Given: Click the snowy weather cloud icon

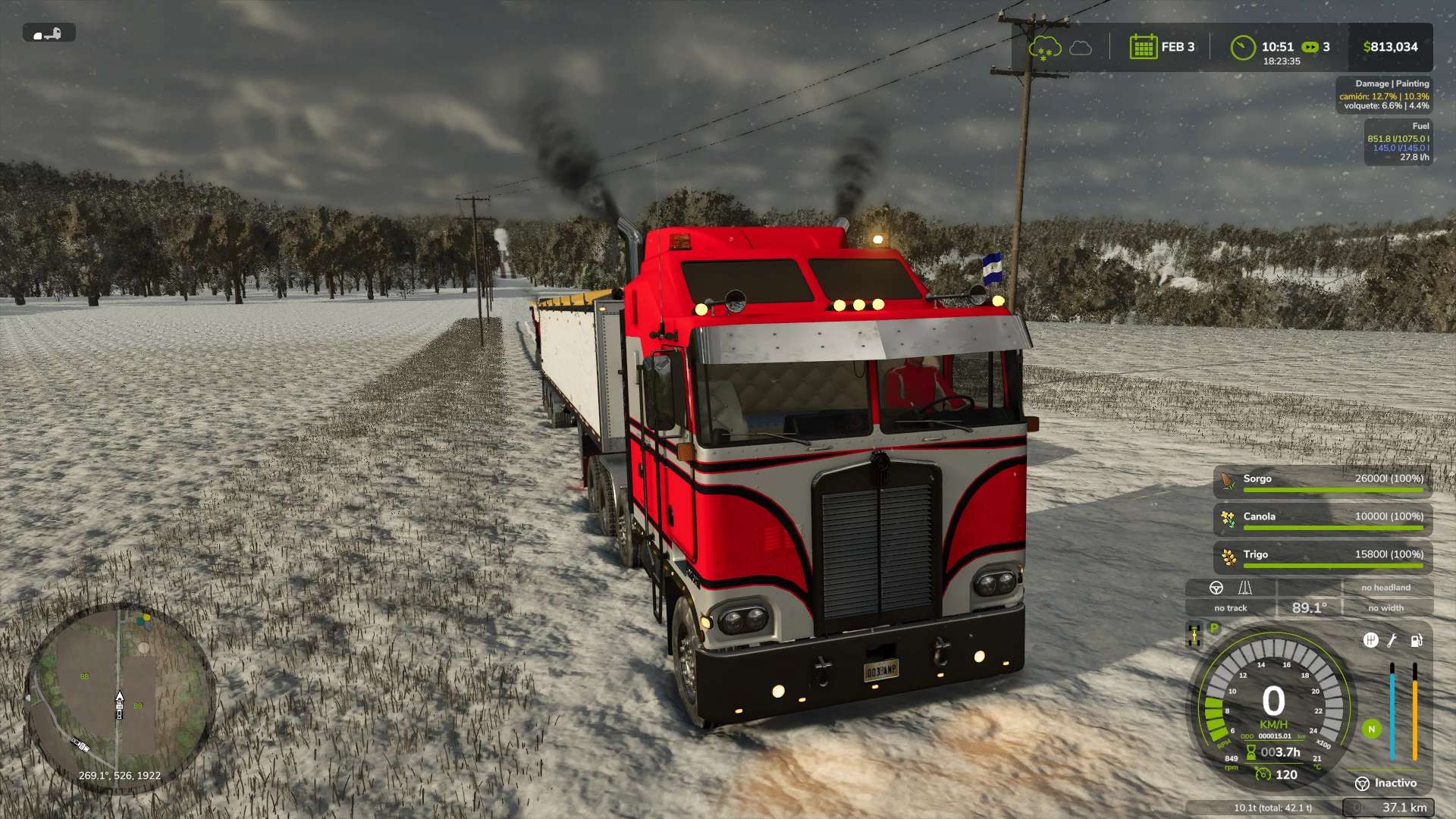Looking at the screenshot, I should click(1044, 48).
